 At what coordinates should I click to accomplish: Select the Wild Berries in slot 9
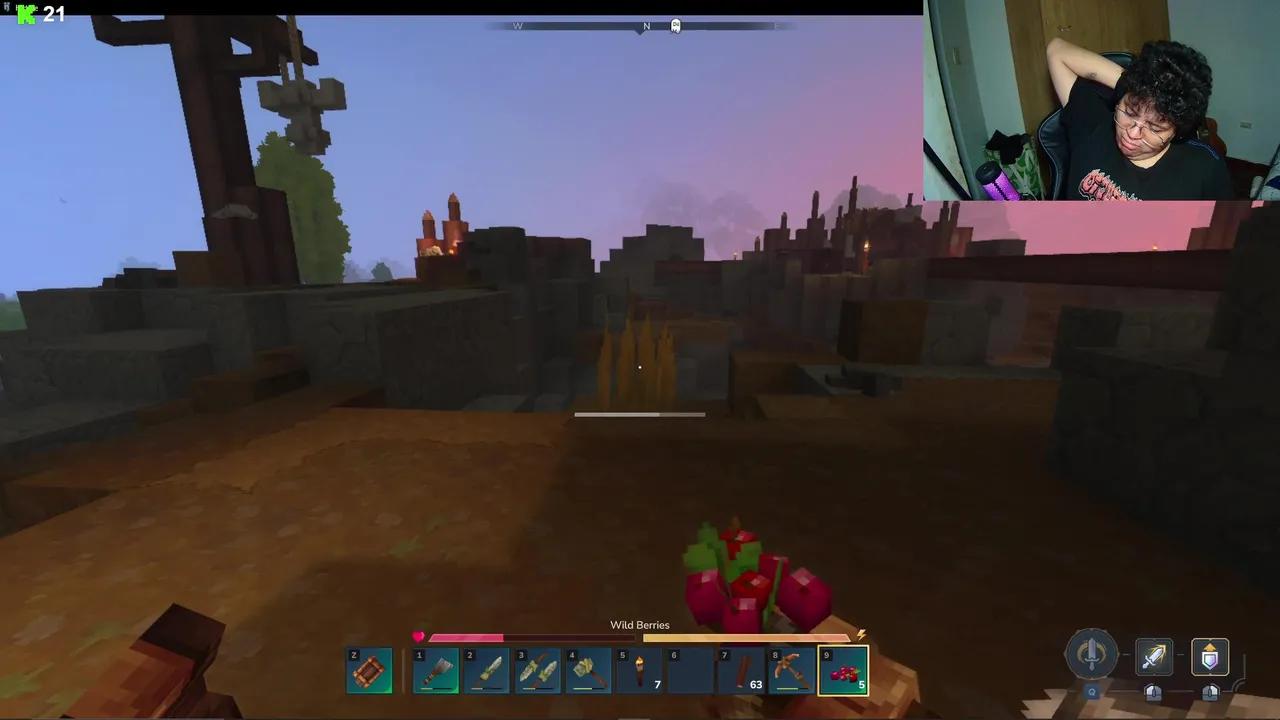pos(845,668)
